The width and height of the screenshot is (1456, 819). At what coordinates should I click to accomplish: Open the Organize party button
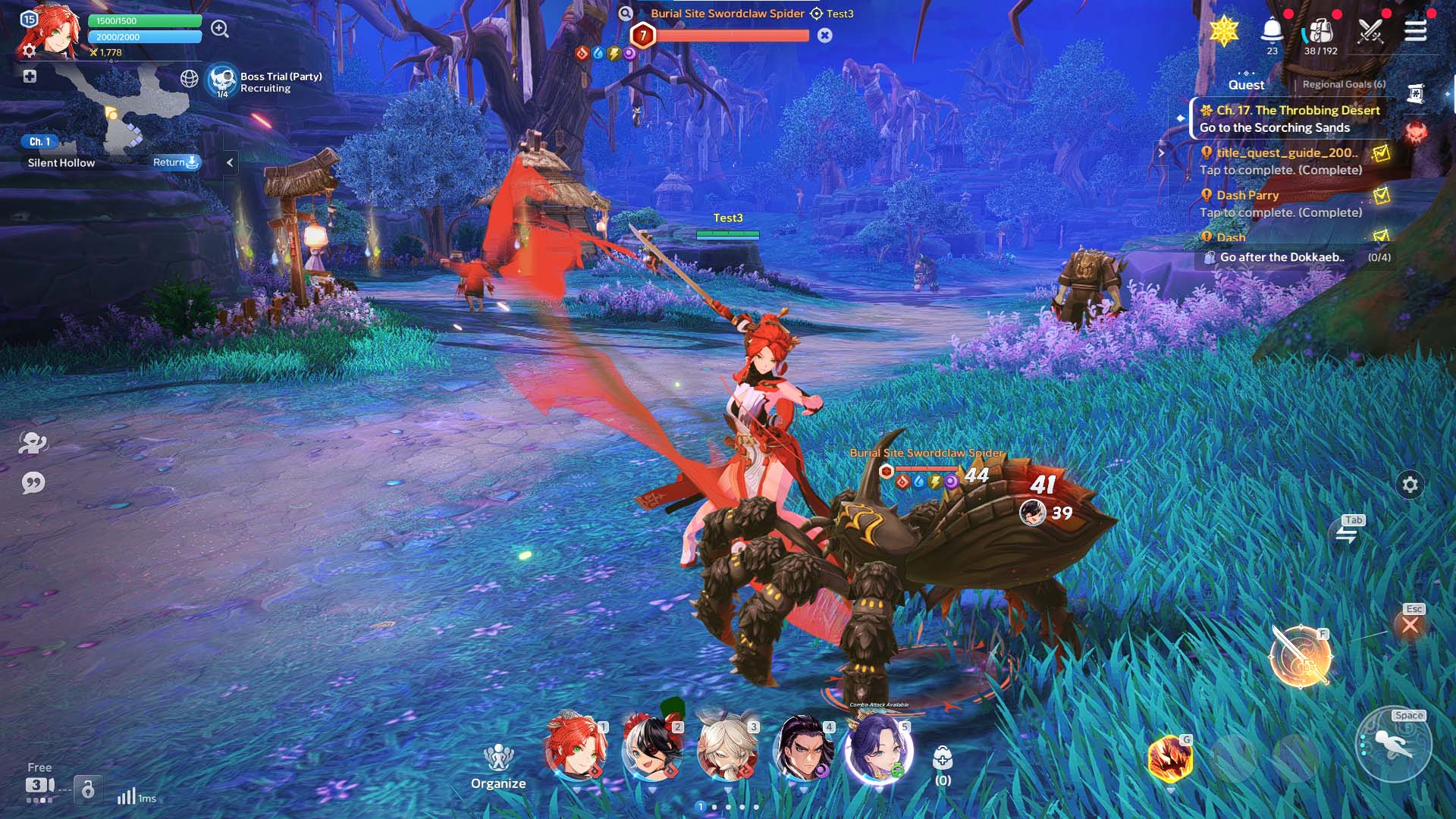pos(498,766)
